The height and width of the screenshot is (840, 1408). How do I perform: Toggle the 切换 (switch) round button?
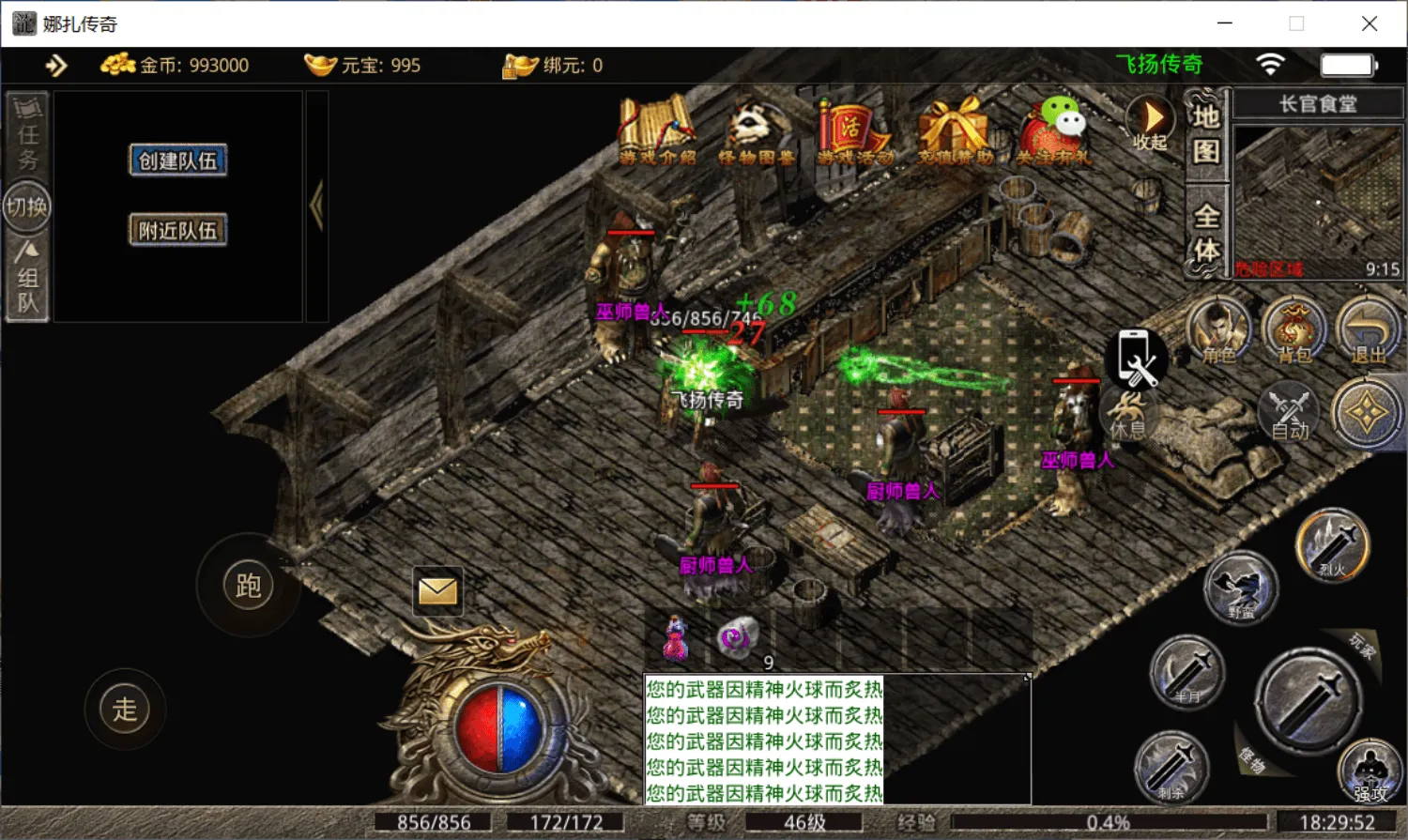tap(27, 206)
